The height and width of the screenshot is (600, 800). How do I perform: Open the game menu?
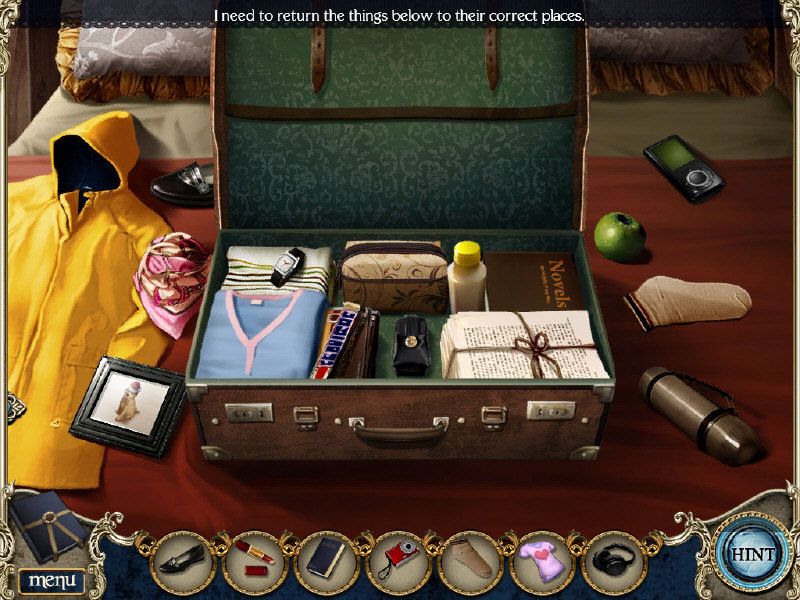pyautogui.click(x=51, y=580)
